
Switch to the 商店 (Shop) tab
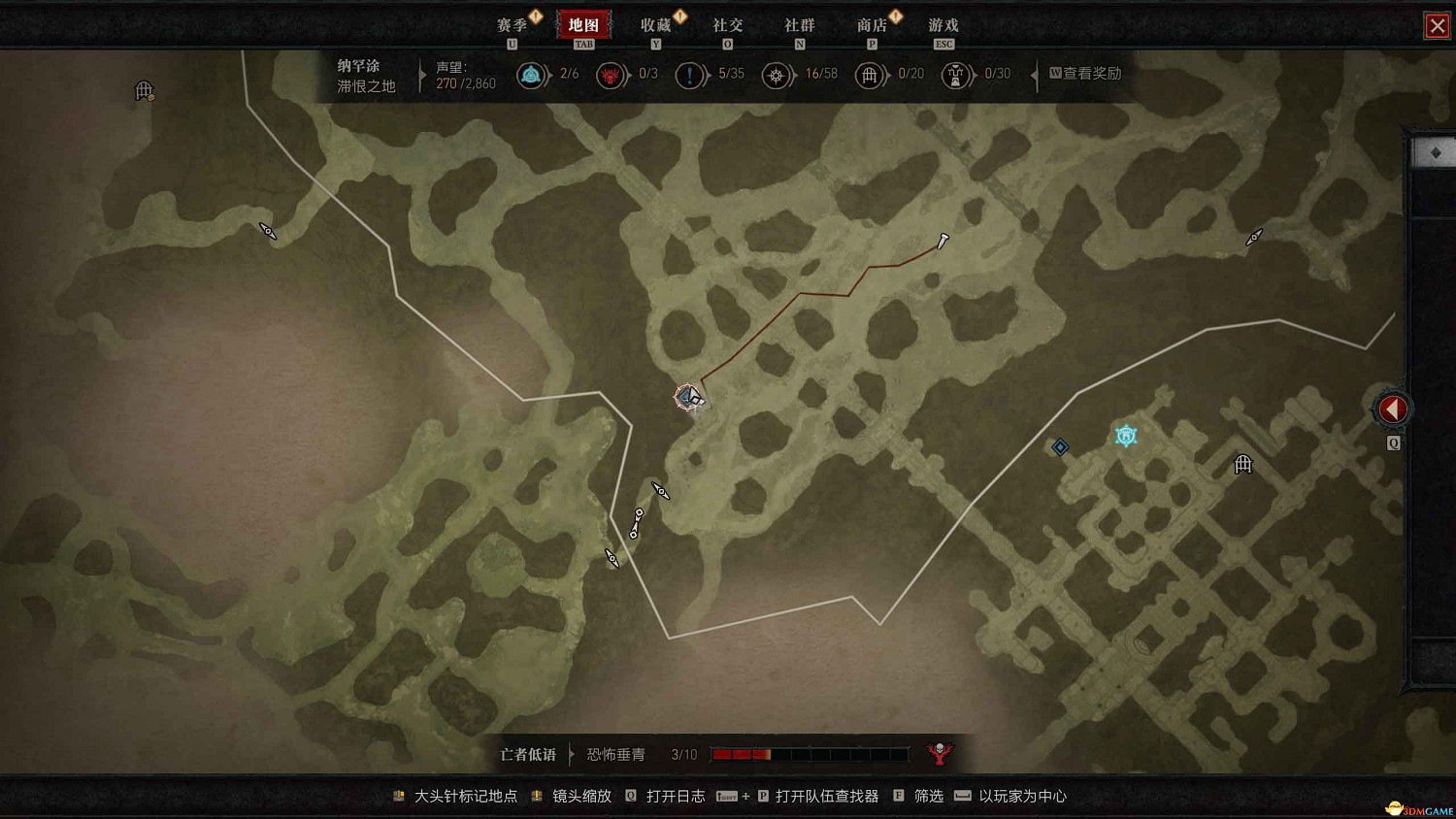872,24
